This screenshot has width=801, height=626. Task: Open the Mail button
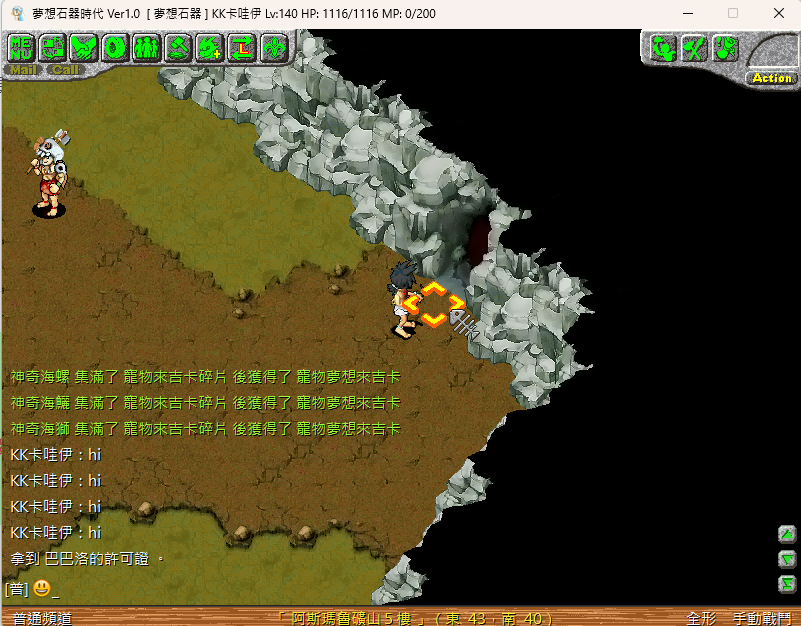[23, 70]
